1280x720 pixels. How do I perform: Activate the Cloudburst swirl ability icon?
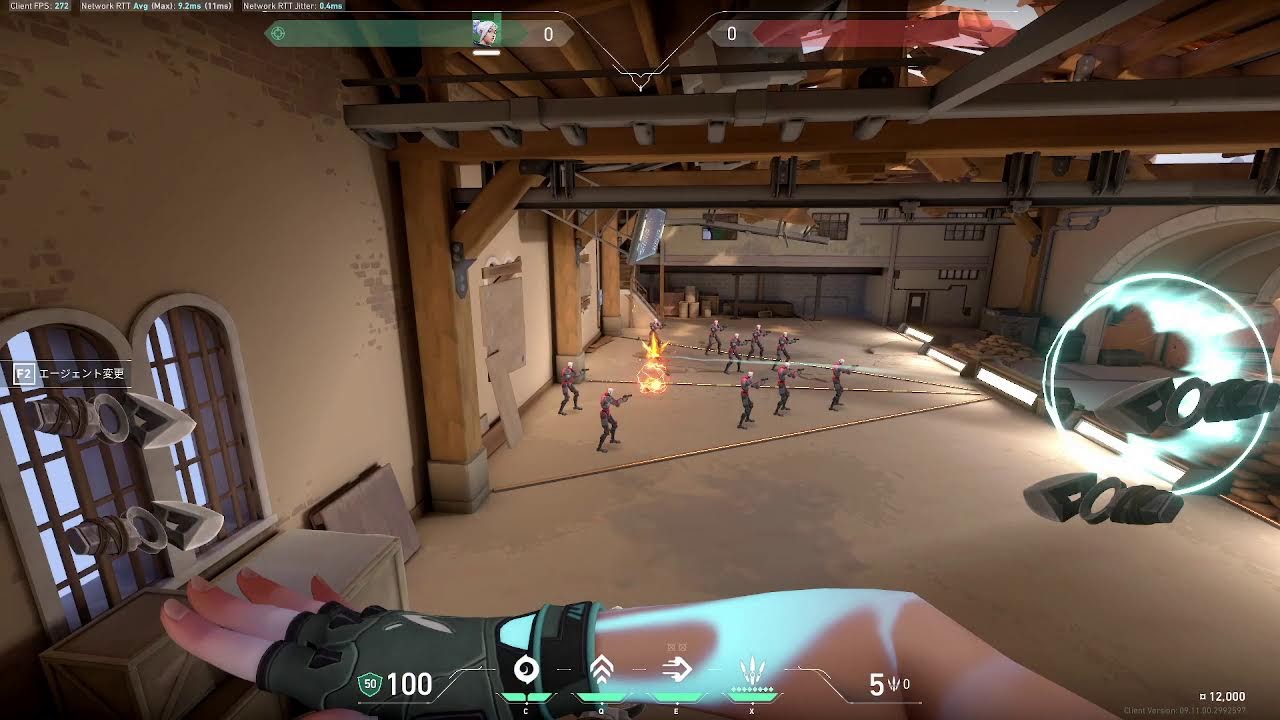(x=526, y=670)
